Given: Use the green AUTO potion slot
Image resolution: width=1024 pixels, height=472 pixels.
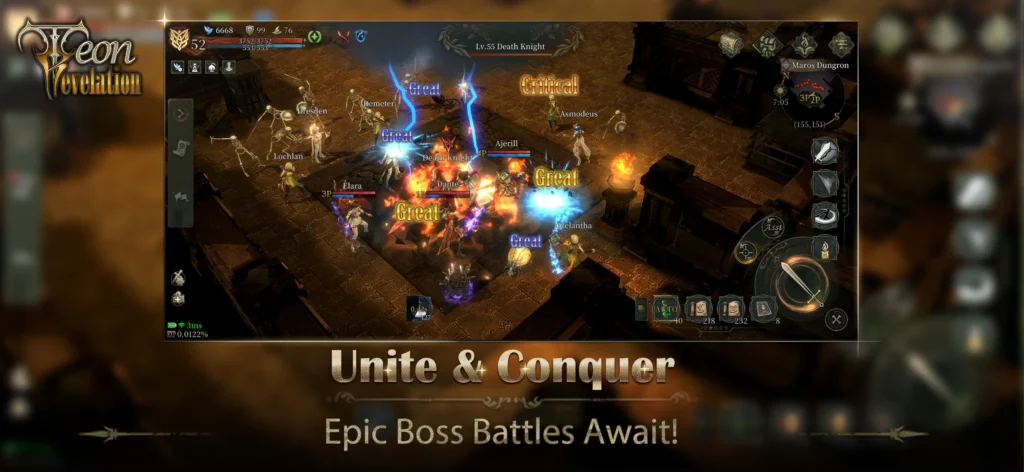Looking at the screenshot, I should [666, 309].
